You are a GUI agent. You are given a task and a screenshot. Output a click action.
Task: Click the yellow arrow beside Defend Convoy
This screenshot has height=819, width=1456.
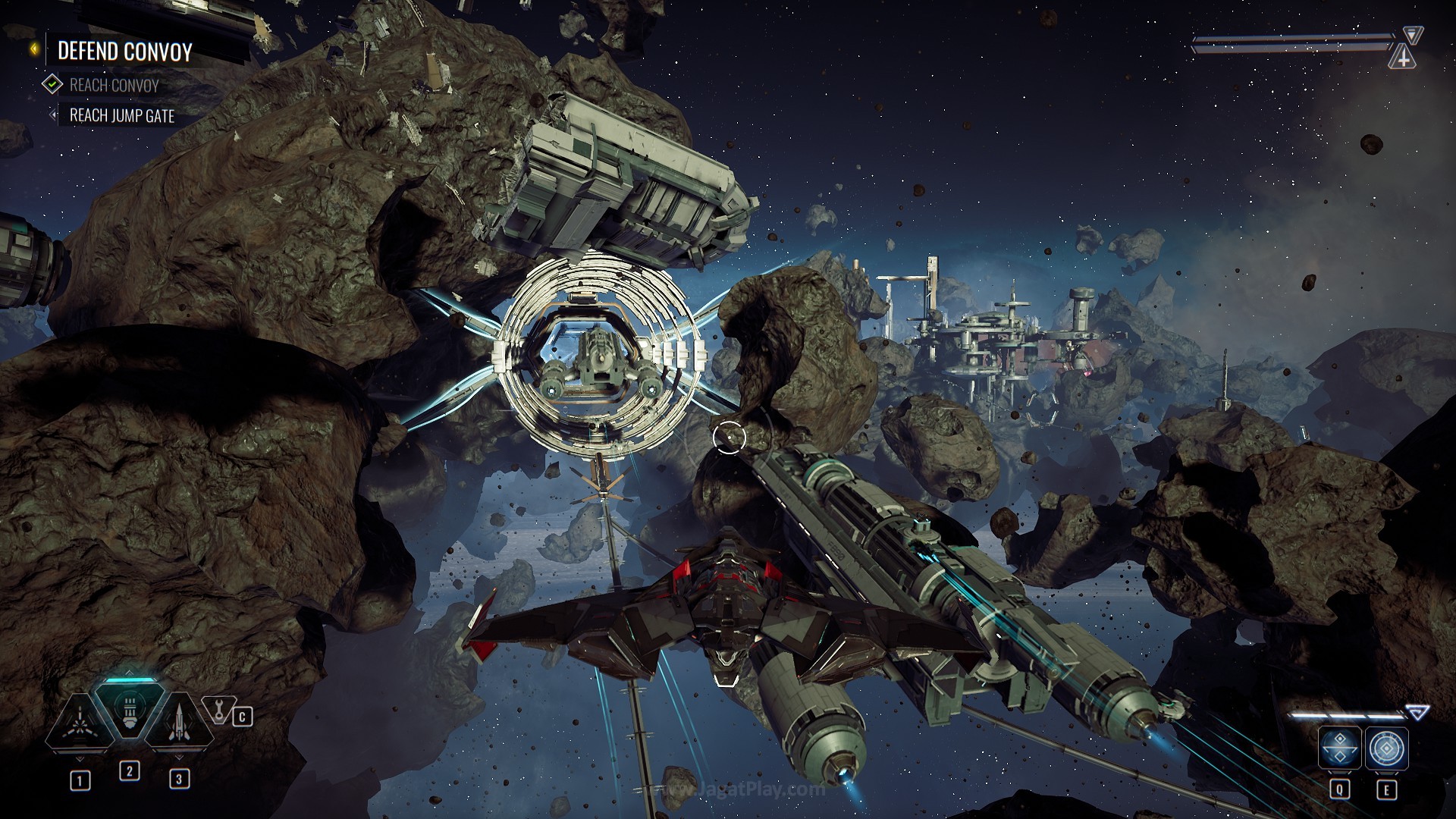tap(35, 50)
